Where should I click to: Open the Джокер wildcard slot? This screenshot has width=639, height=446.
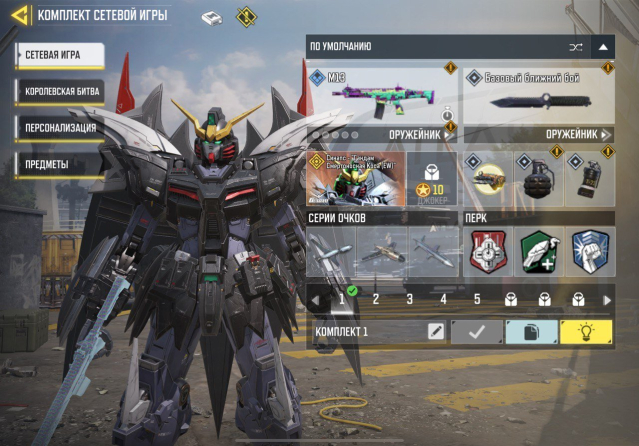(433, 179)
